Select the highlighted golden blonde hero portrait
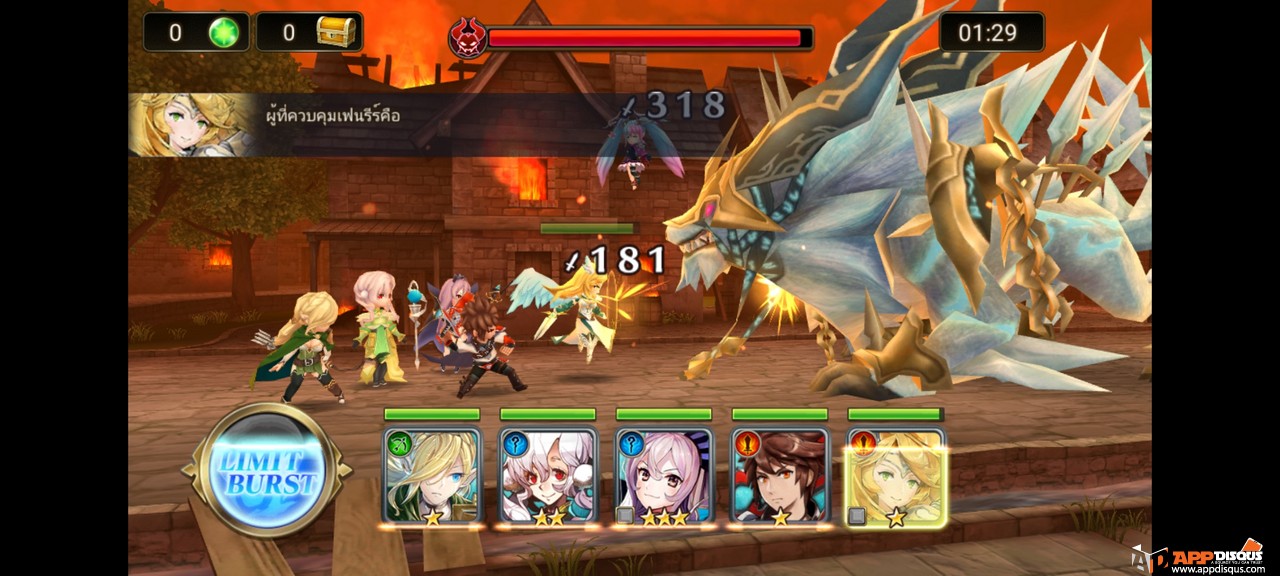 [x=896, y=476]
